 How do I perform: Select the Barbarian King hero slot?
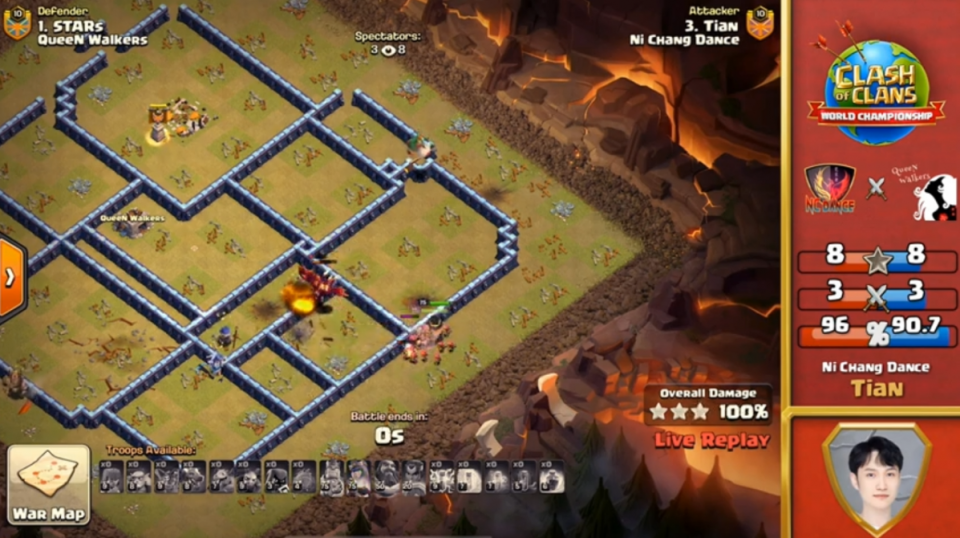click(x=334, y=477)
